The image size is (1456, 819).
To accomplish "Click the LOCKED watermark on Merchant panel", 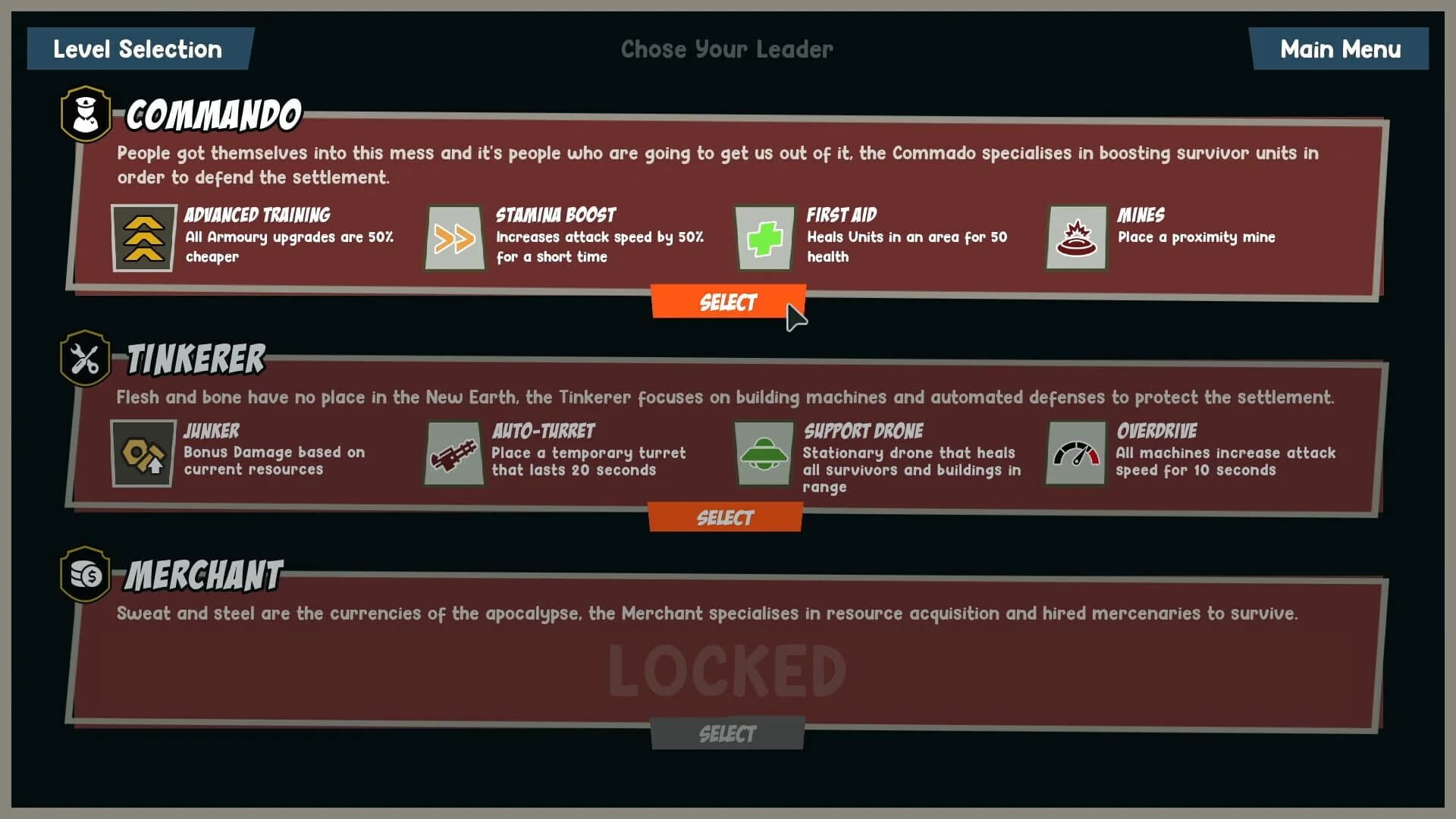I will tap(726, 670).
